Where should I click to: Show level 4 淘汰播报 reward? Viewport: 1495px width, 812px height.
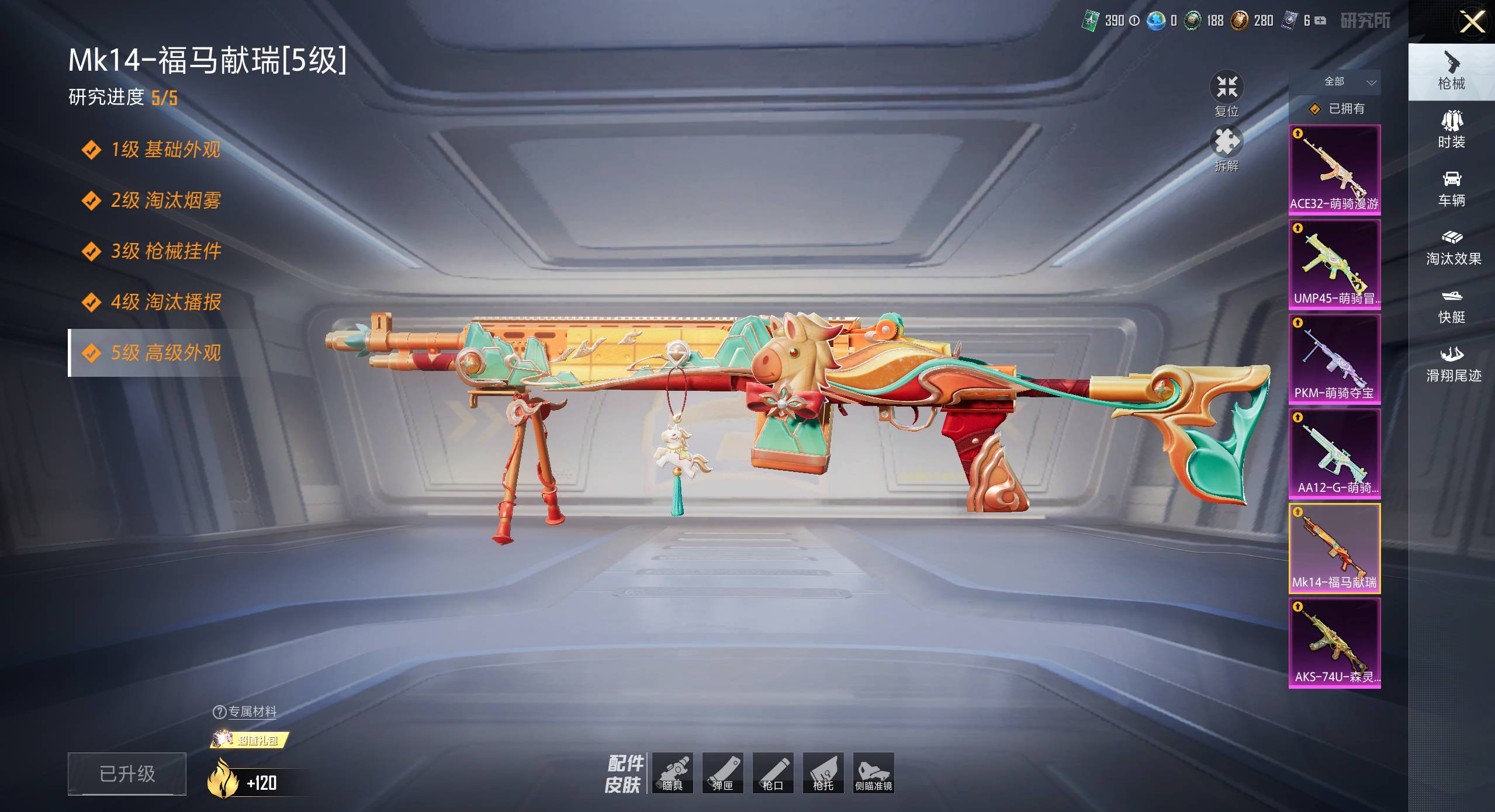165,302
